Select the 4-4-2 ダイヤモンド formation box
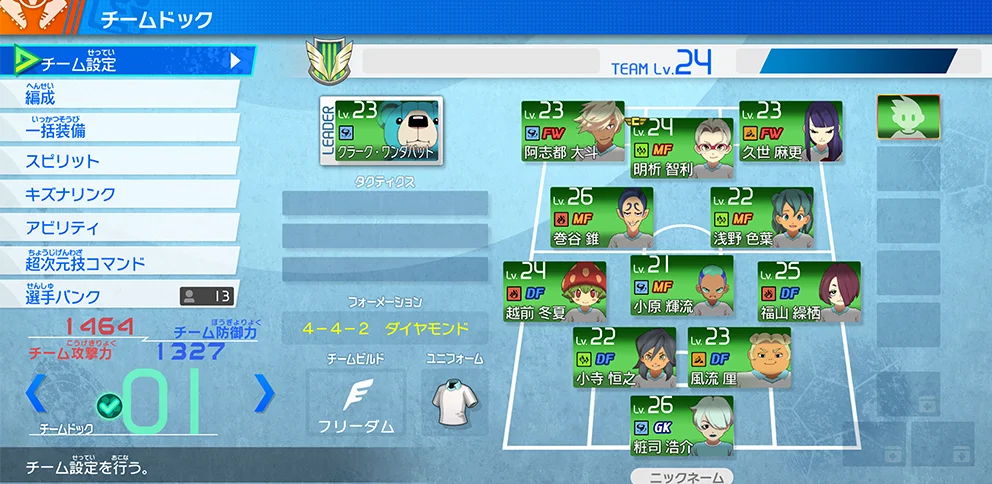Screen dimensions: 992x484 pyautogui.click(x=385, y=328)
